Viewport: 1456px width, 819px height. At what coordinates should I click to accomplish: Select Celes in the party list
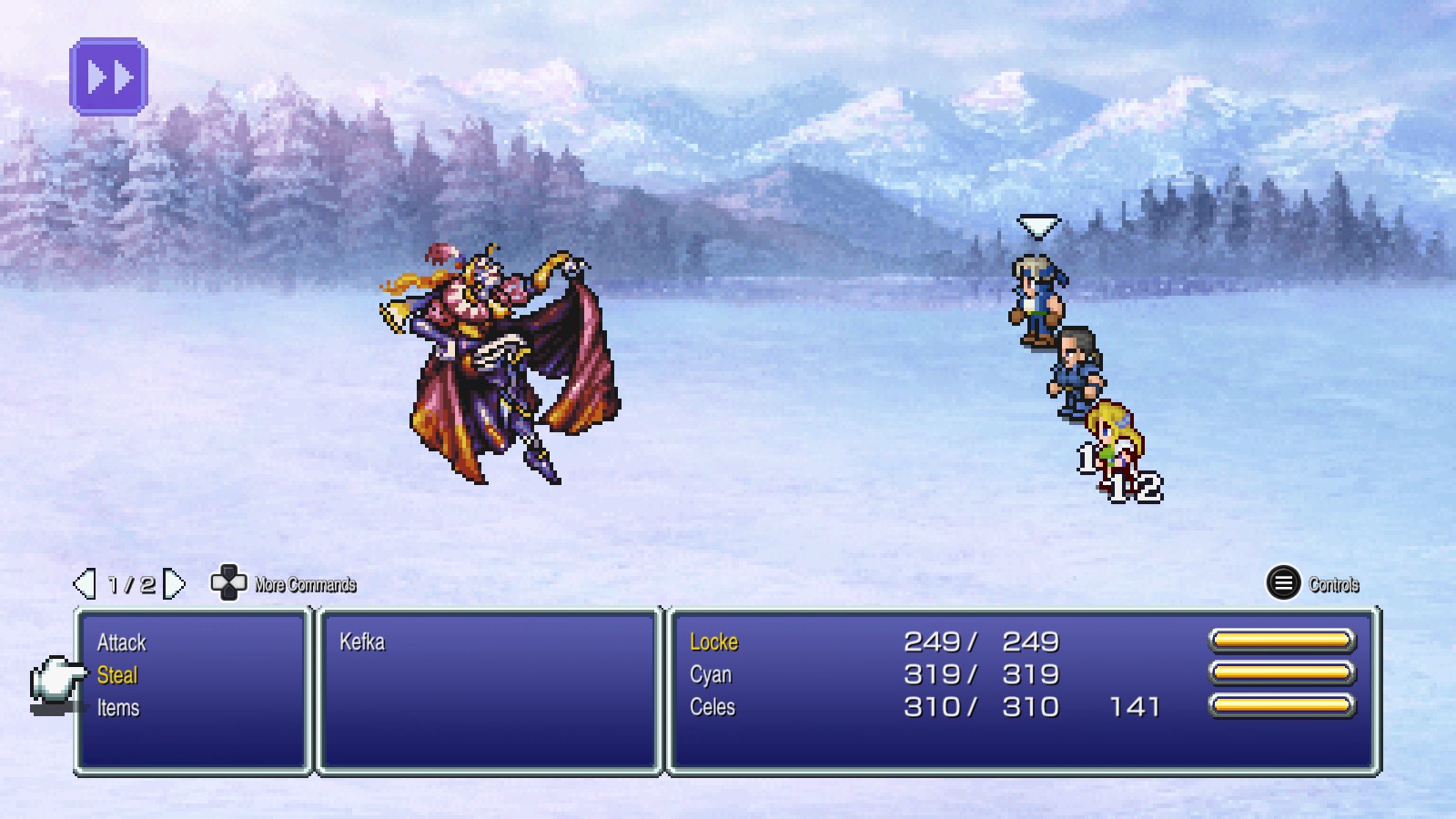713,708
